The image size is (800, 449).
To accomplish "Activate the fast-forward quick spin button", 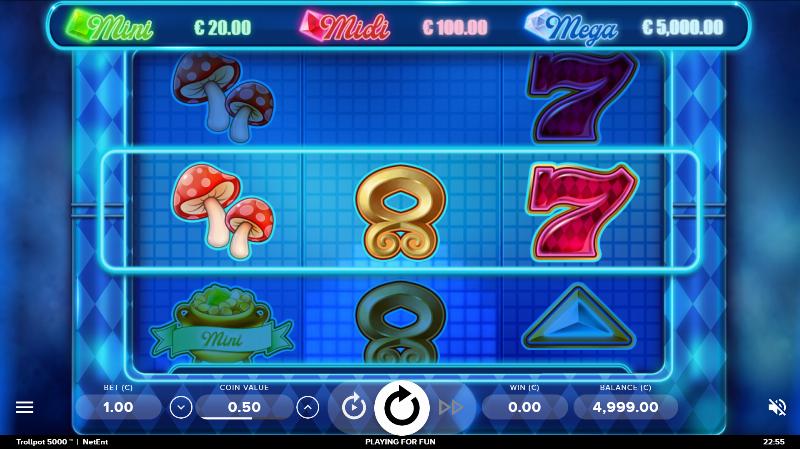I will click(x=451, y=407).
